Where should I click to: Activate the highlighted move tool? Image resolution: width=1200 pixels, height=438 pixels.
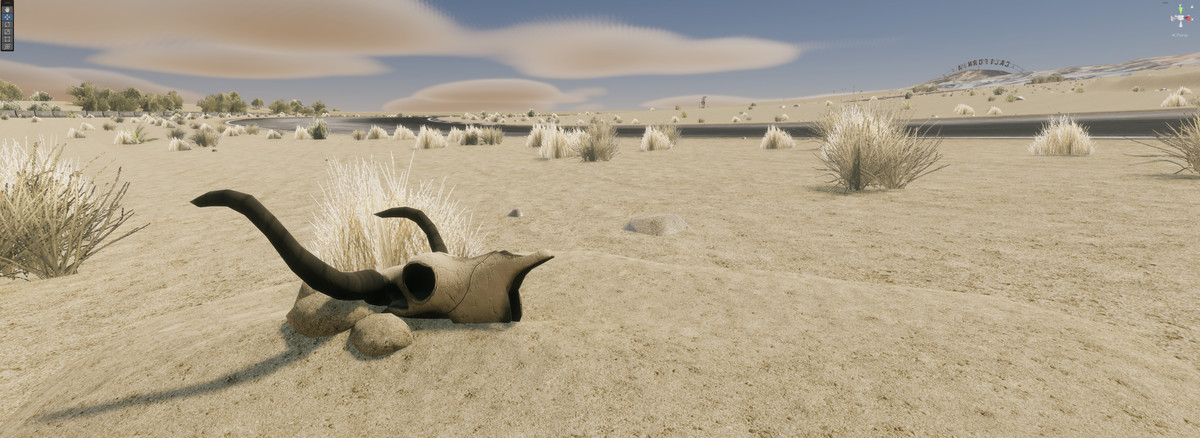(x=7, y=17)
